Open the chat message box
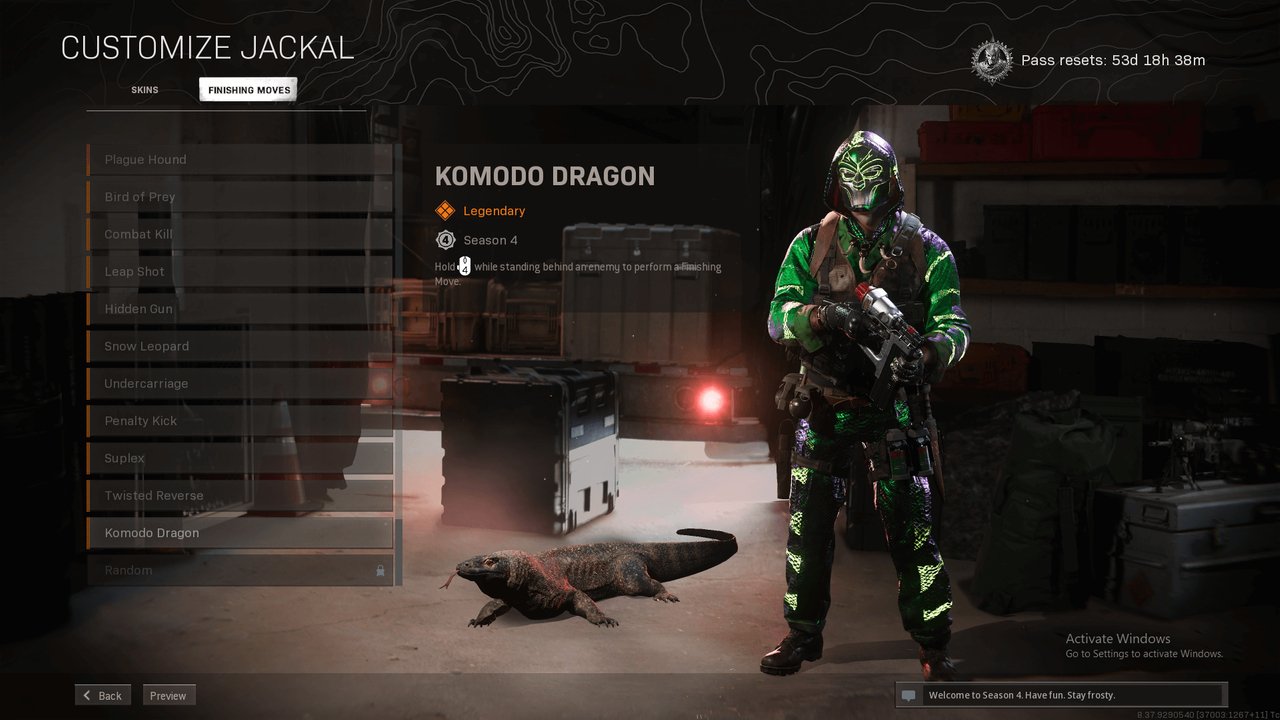Viewport: 1280px width, 720px height. (1060, 695)
